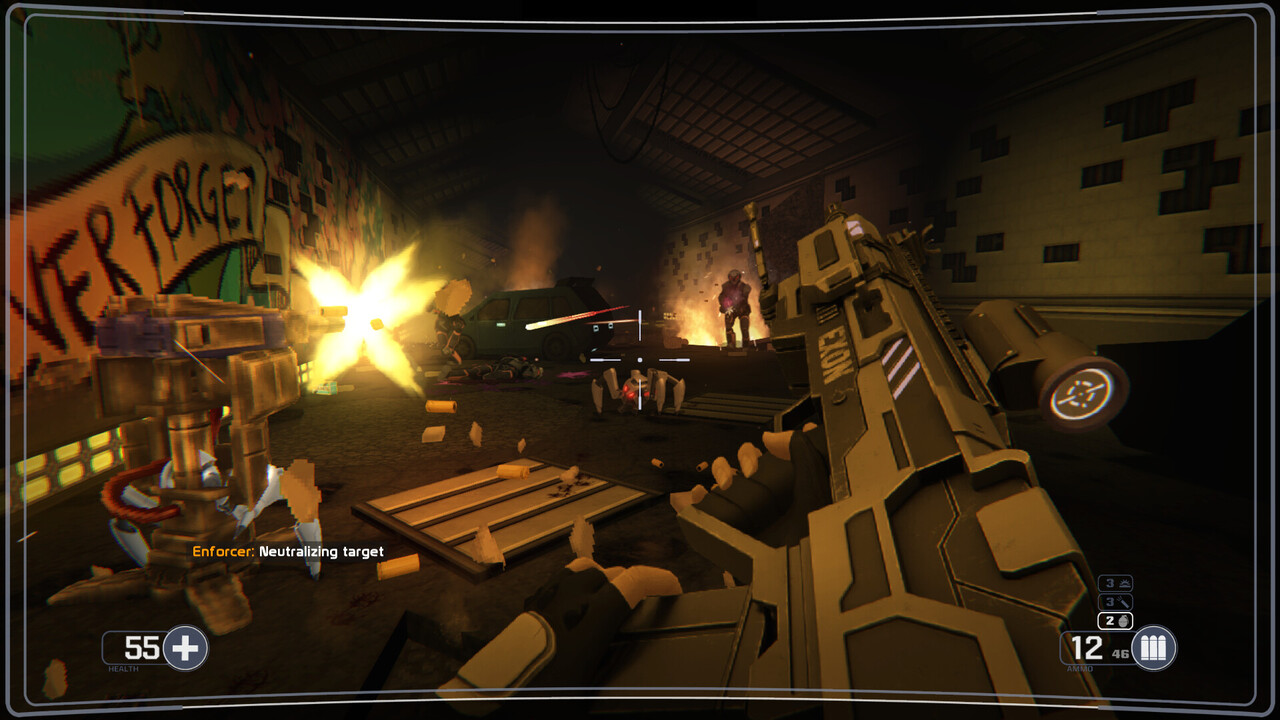Select the health plus icon

click(x=183, y=648)
